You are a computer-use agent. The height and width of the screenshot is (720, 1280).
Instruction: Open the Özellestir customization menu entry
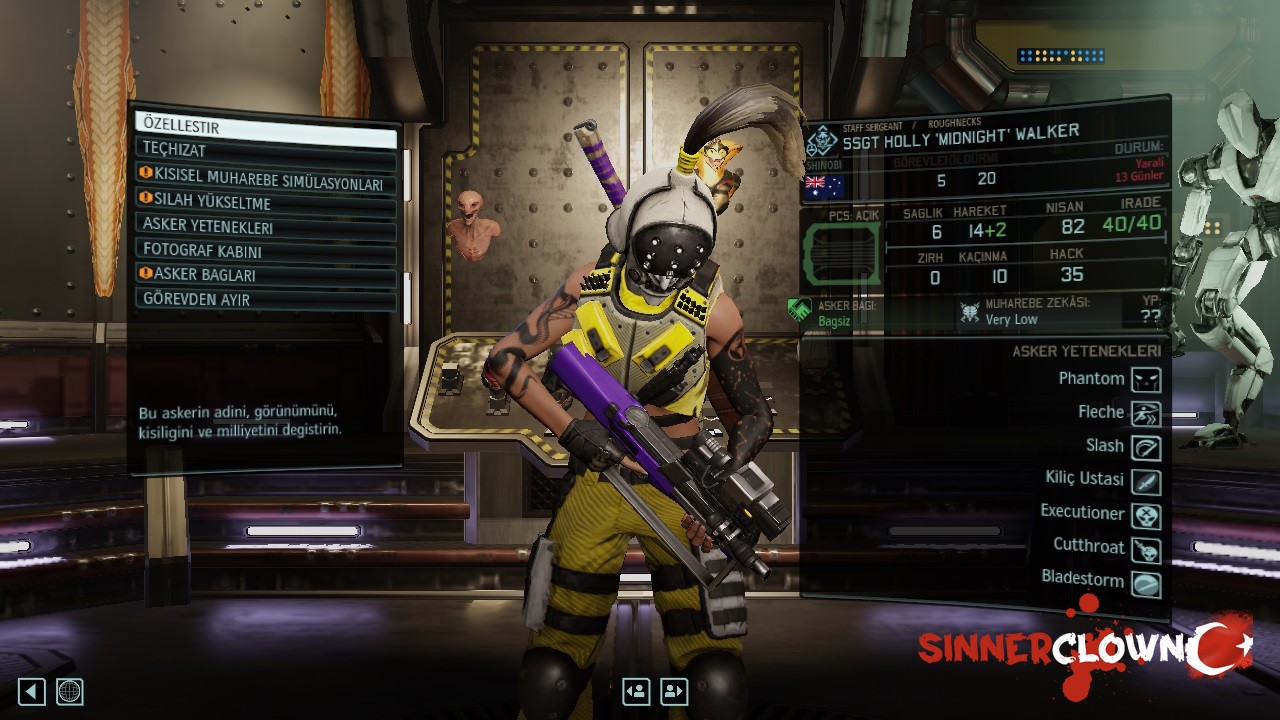pos(265,127)
